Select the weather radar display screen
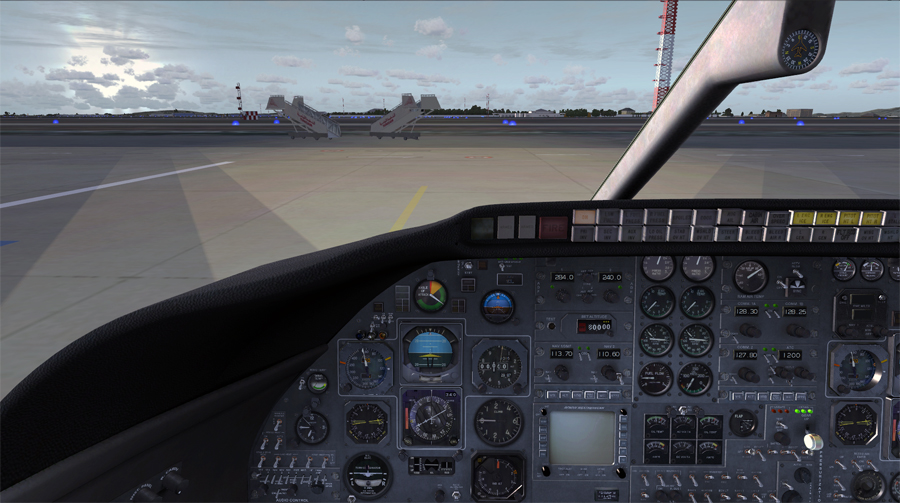Image resolution: width=900 pixels, height=503 pixels. (582, 438)
